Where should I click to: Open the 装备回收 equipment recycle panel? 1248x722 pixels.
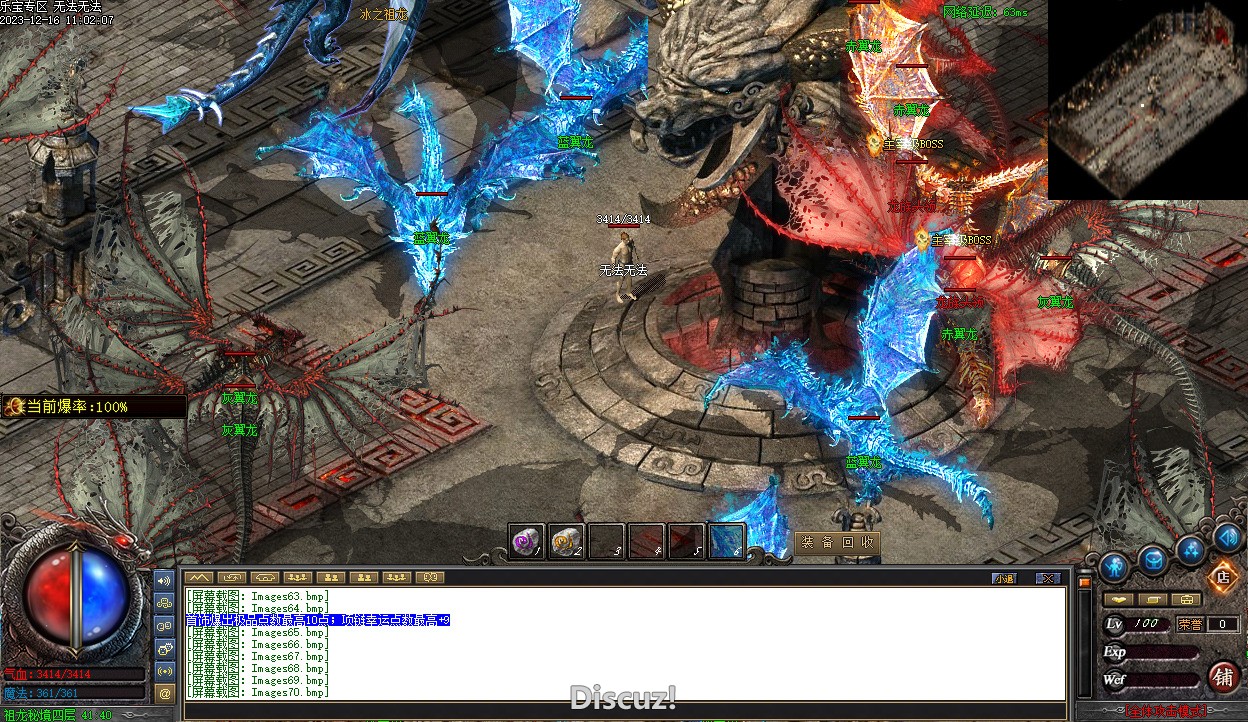(x=838, y=543)
